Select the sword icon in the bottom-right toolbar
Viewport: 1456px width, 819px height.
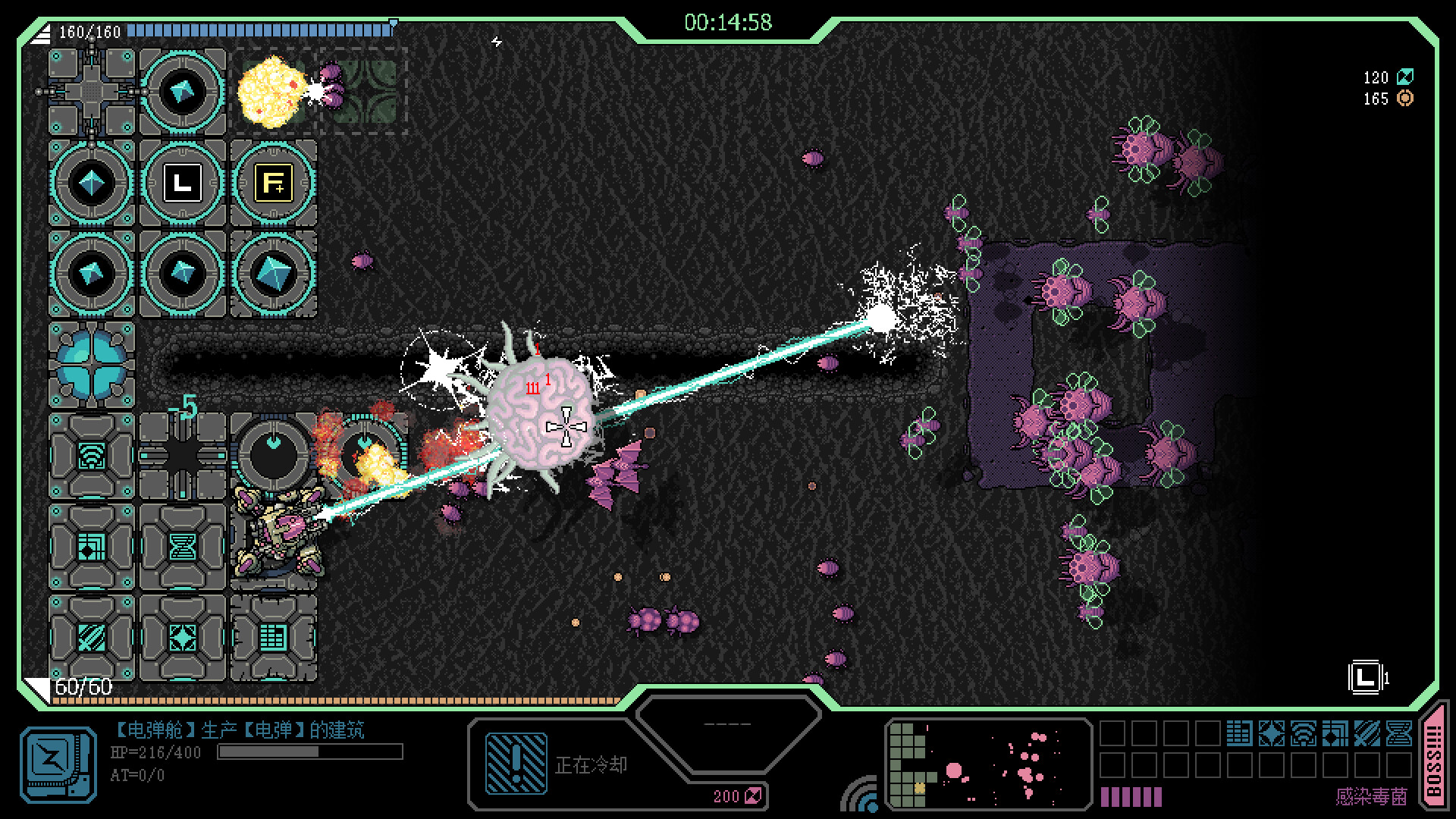tap(1367, 734)
